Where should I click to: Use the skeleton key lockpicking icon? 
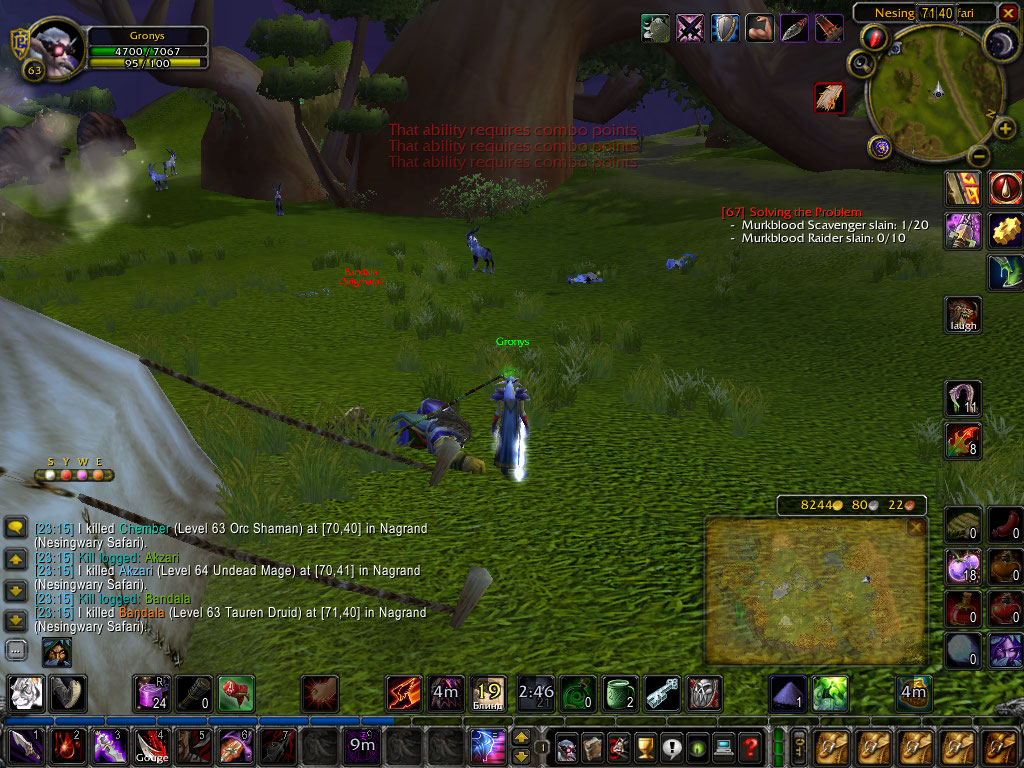click(663, 692)
